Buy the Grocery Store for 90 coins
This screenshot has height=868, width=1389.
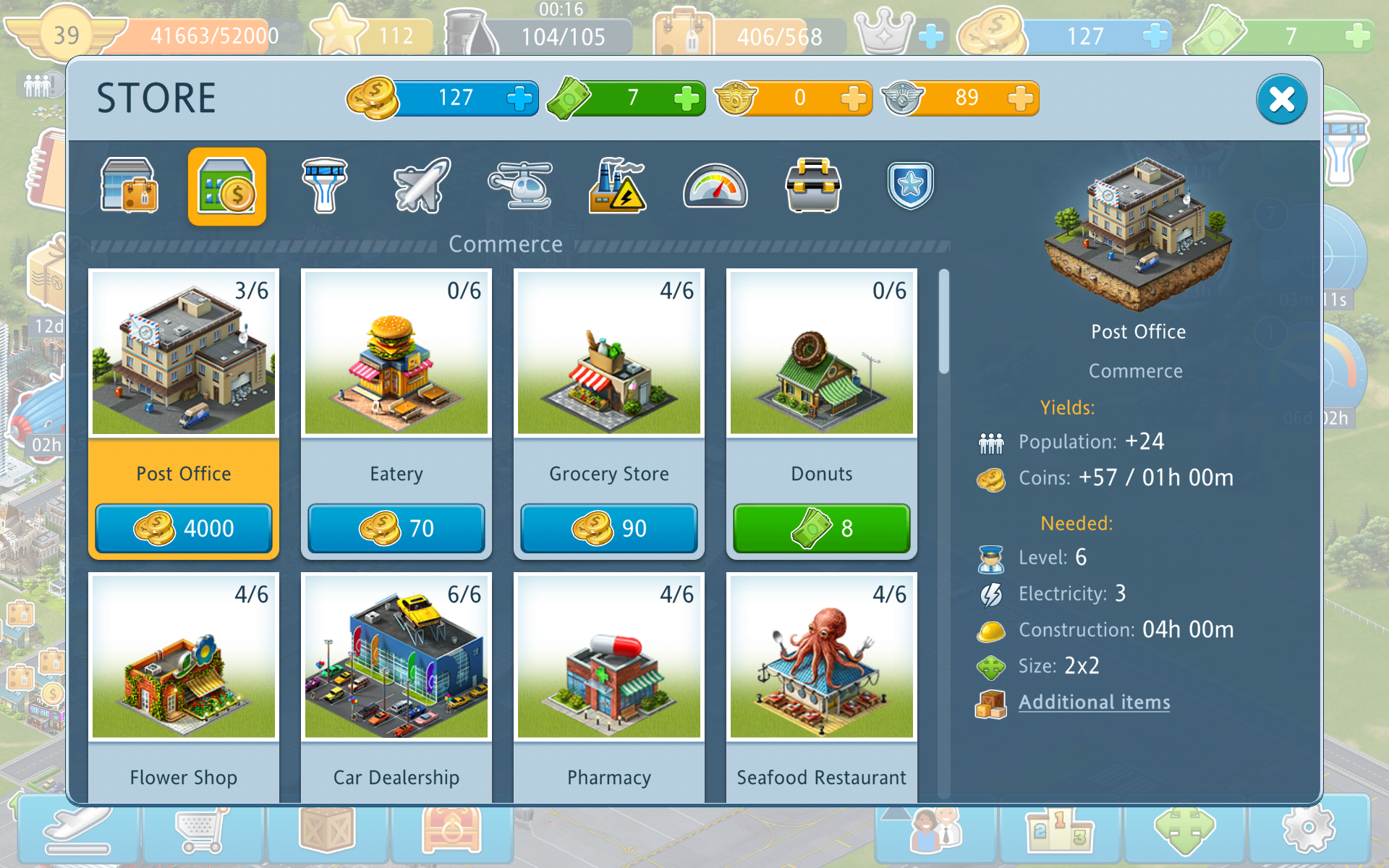(x=609, y=529)
